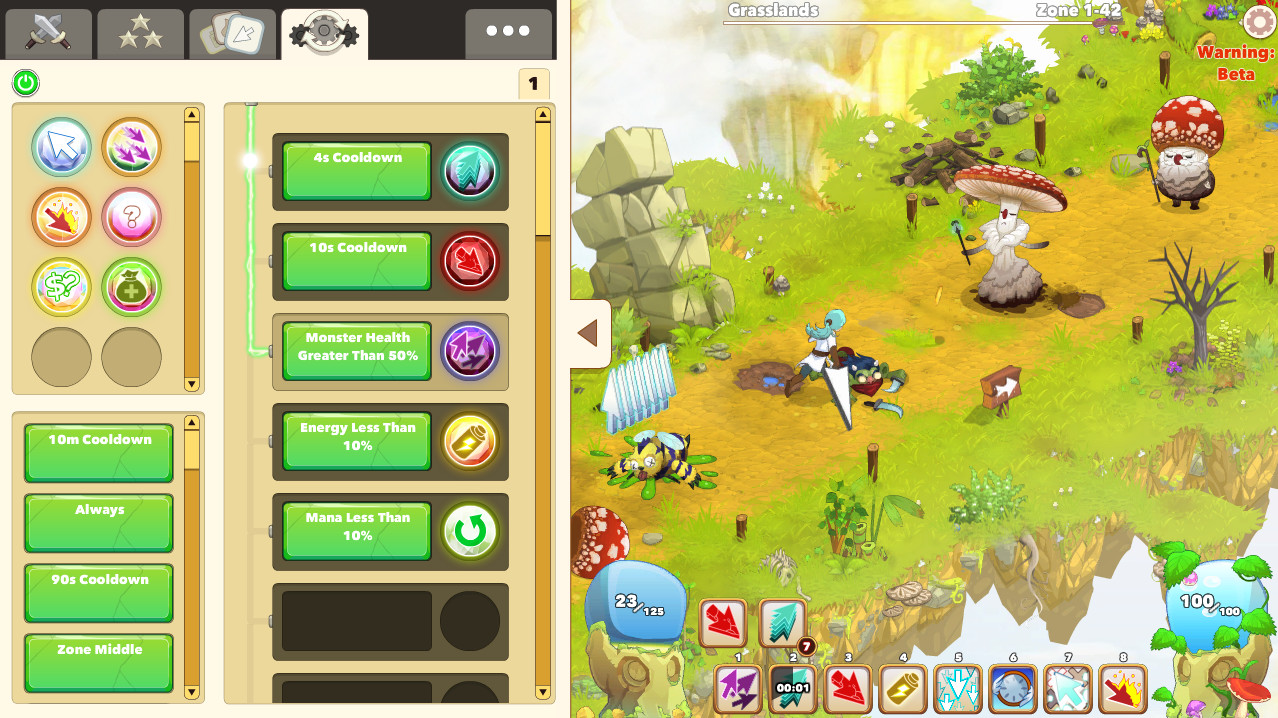
Task: Select the Always condition
Action: coord(99,522)
